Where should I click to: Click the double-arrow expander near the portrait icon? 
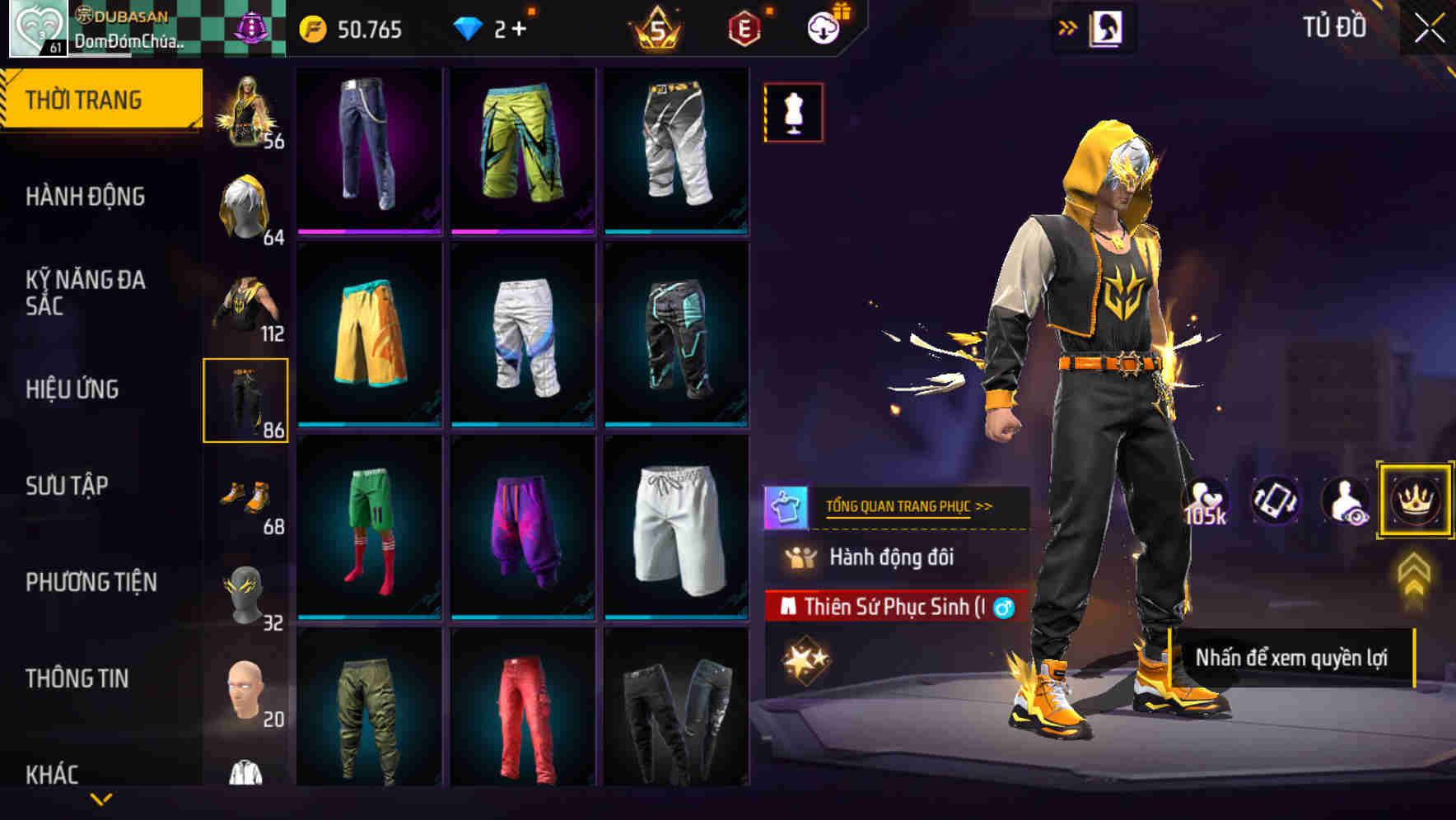pos(1068,26)
